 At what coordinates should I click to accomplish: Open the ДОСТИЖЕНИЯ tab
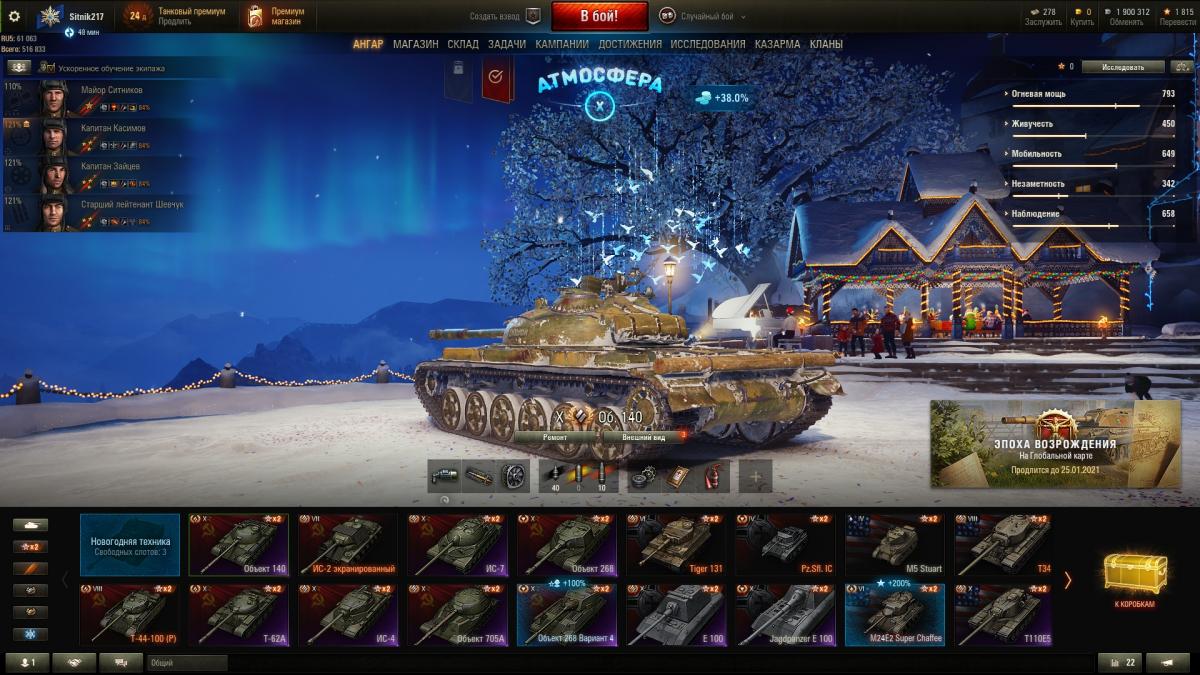630,44
